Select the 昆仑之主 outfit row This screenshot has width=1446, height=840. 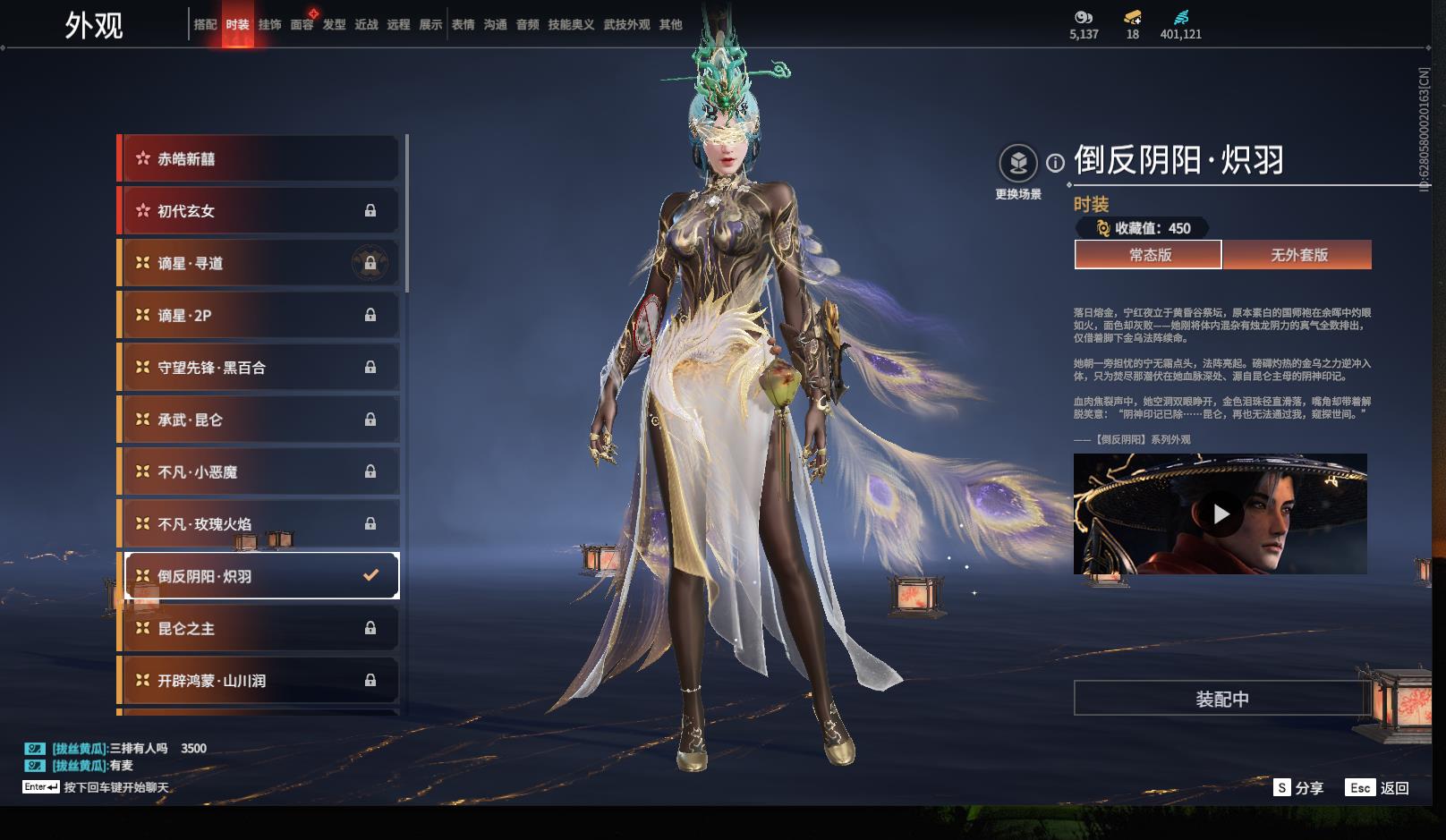pyautogui.click(x=259, y=629)
